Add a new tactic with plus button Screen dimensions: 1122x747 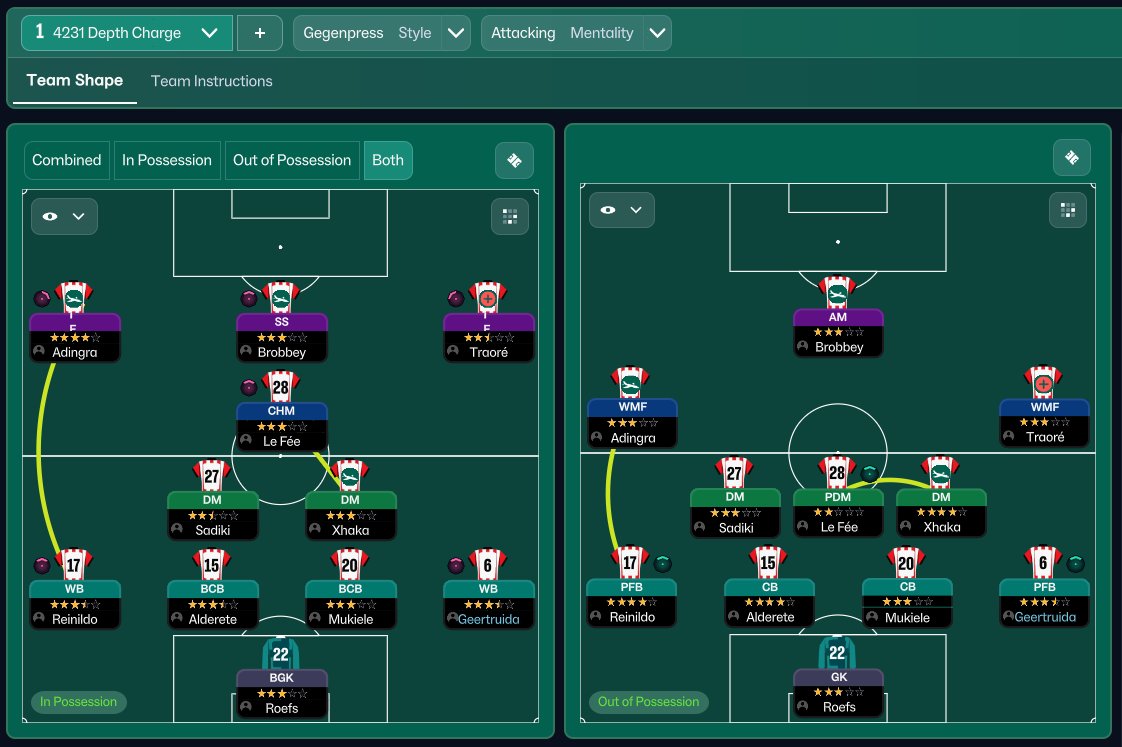click(260, 33)
